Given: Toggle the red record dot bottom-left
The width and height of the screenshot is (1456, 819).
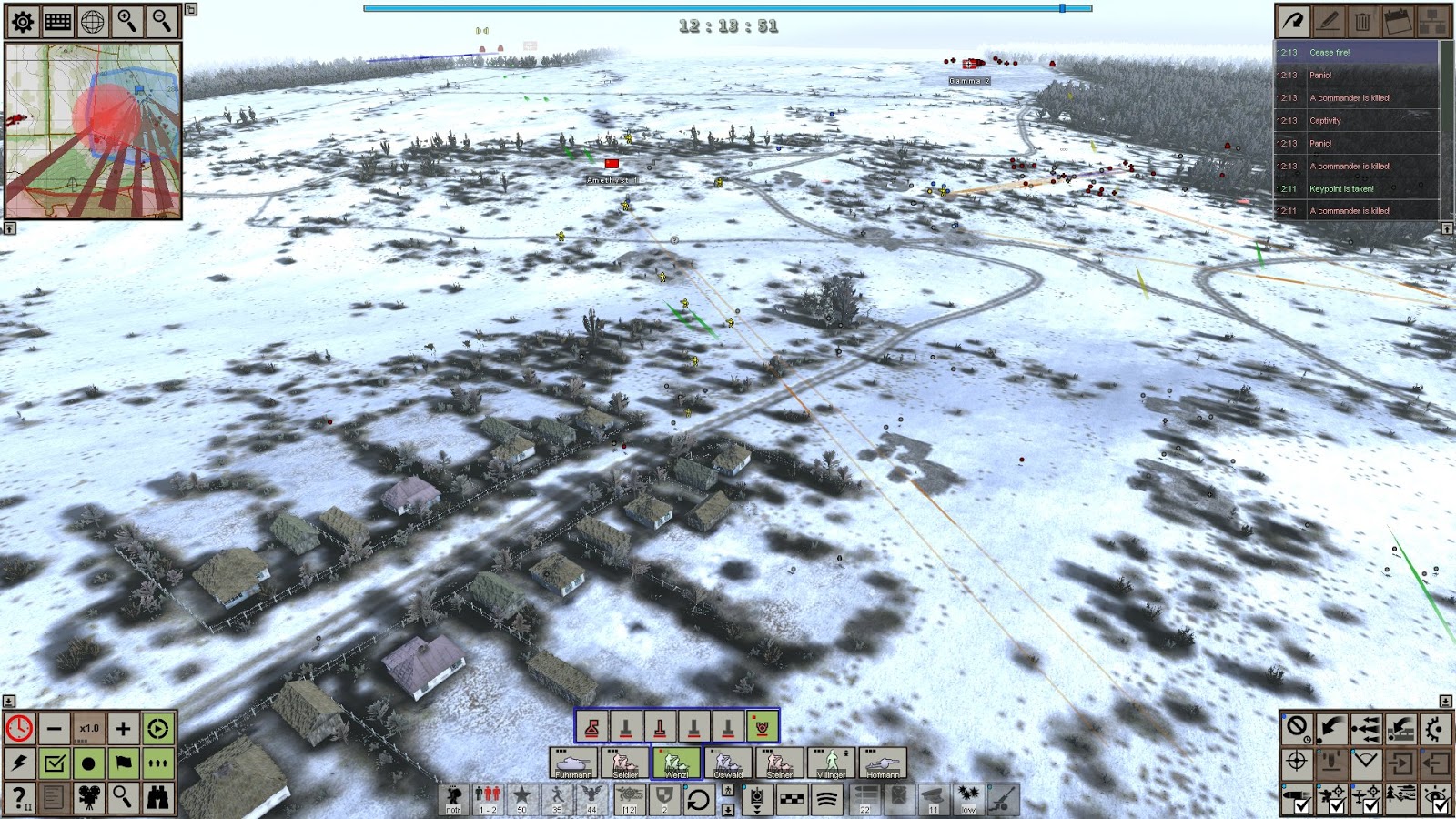Looking at the screenshot, I should tap(89, 764).
